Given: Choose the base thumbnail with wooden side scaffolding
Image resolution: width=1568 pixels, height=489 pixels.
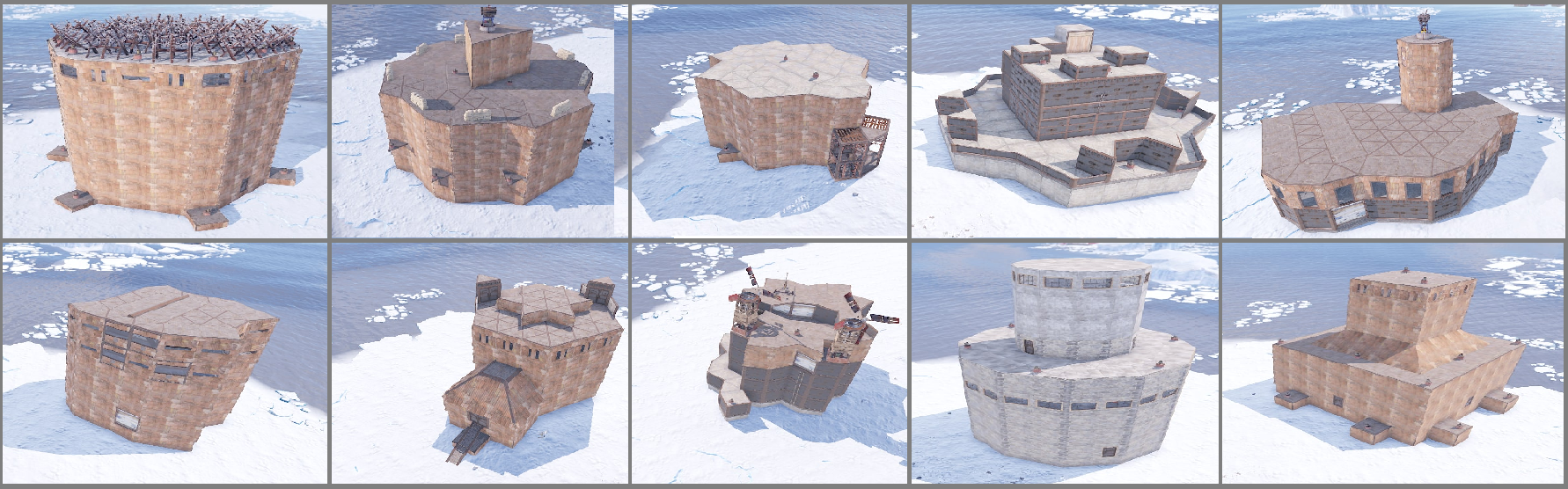Looking at the screenshot, I should [768, 120].
